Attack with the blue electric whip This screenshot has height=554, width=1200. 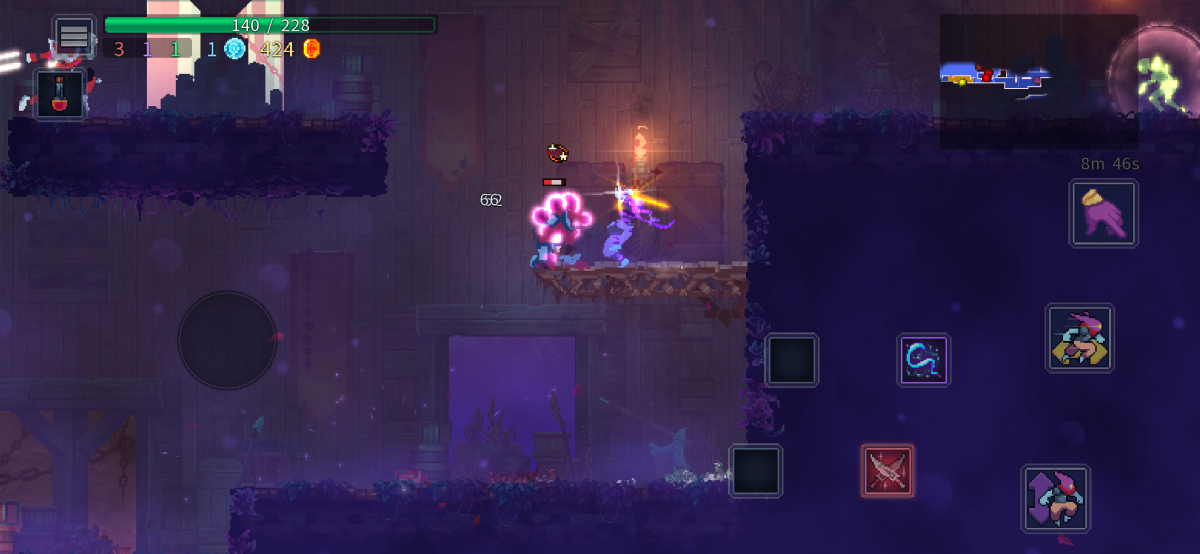923,360
